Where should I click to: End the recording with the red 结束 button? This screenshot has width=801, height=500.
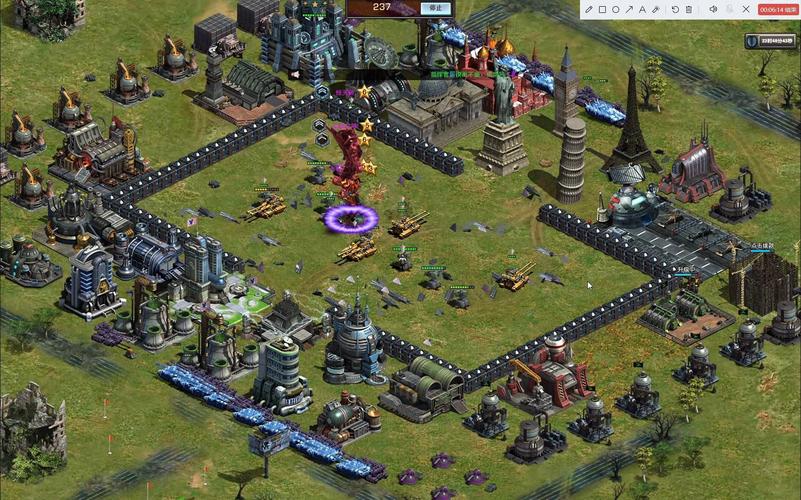776,9
